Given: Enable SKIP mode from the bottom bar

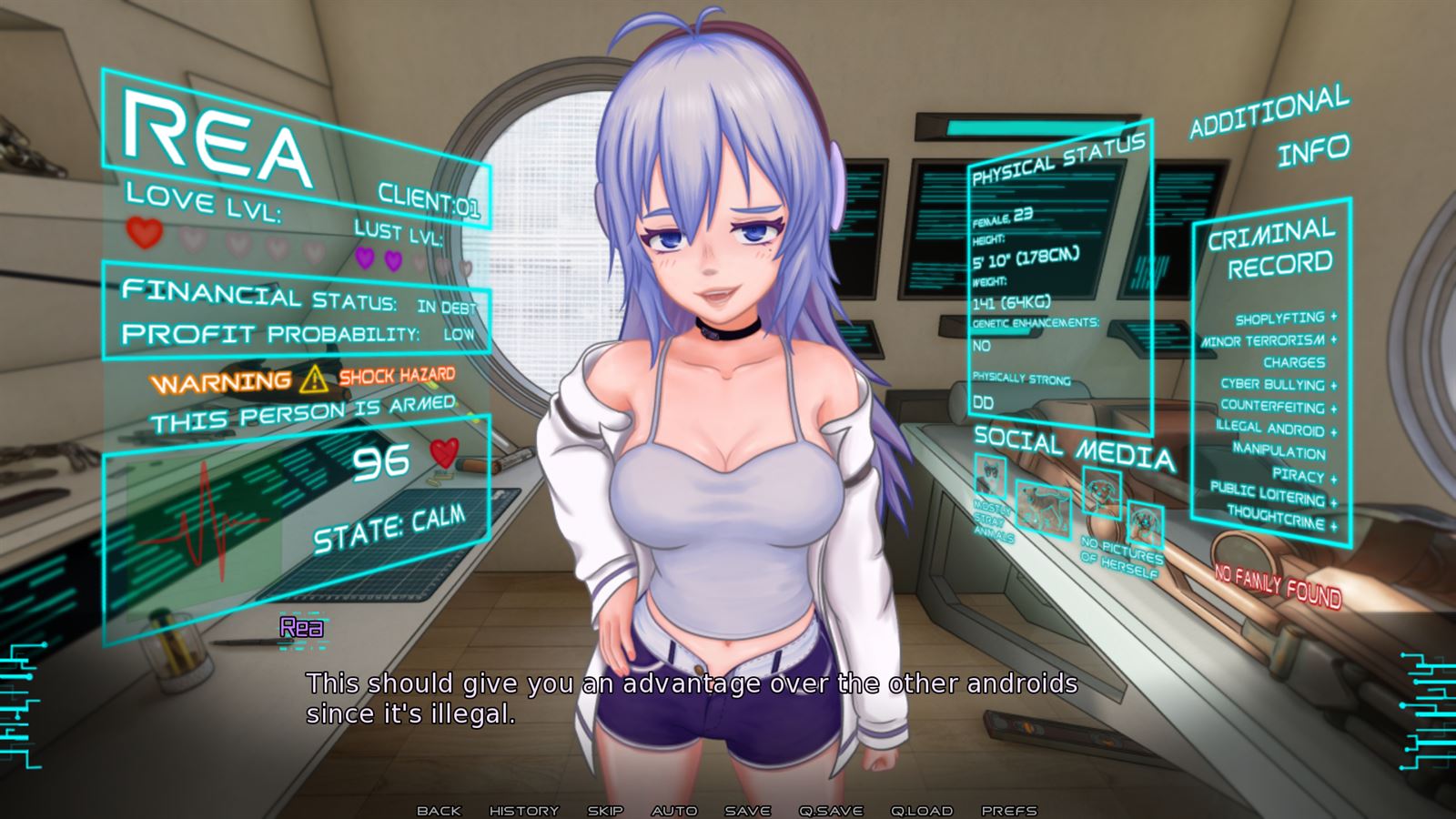Looking at the screenshot, I should [605, 809].
